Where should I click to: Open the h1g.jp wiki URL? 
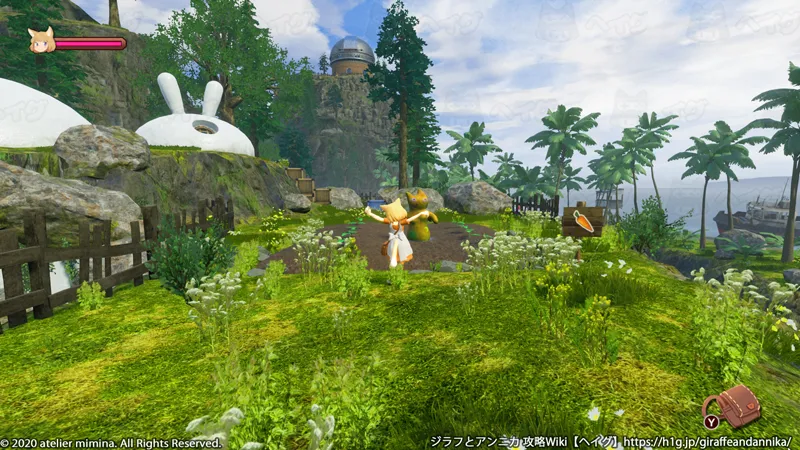click(x=707, y=441)
